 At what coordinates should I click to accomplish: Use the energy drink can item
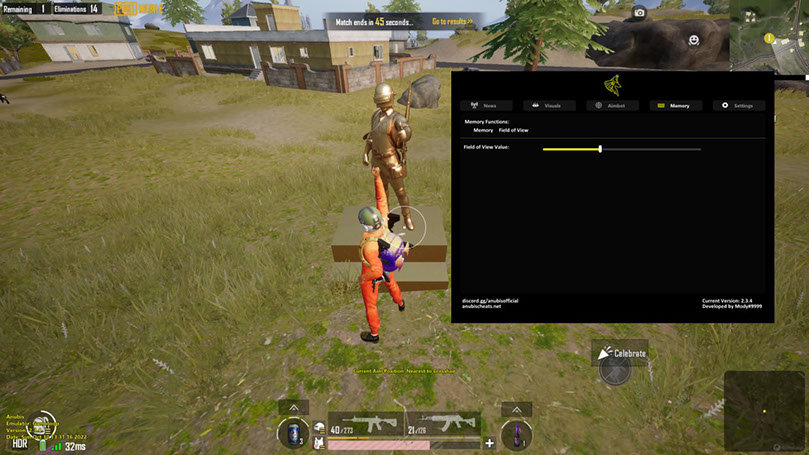[x=293, y=435]
